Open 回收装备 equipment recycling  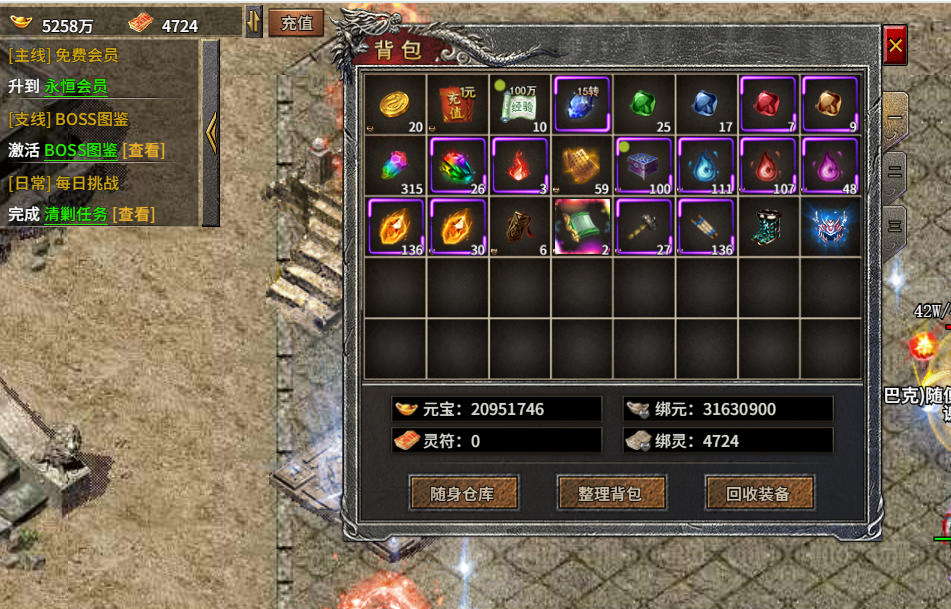point(758,493)
